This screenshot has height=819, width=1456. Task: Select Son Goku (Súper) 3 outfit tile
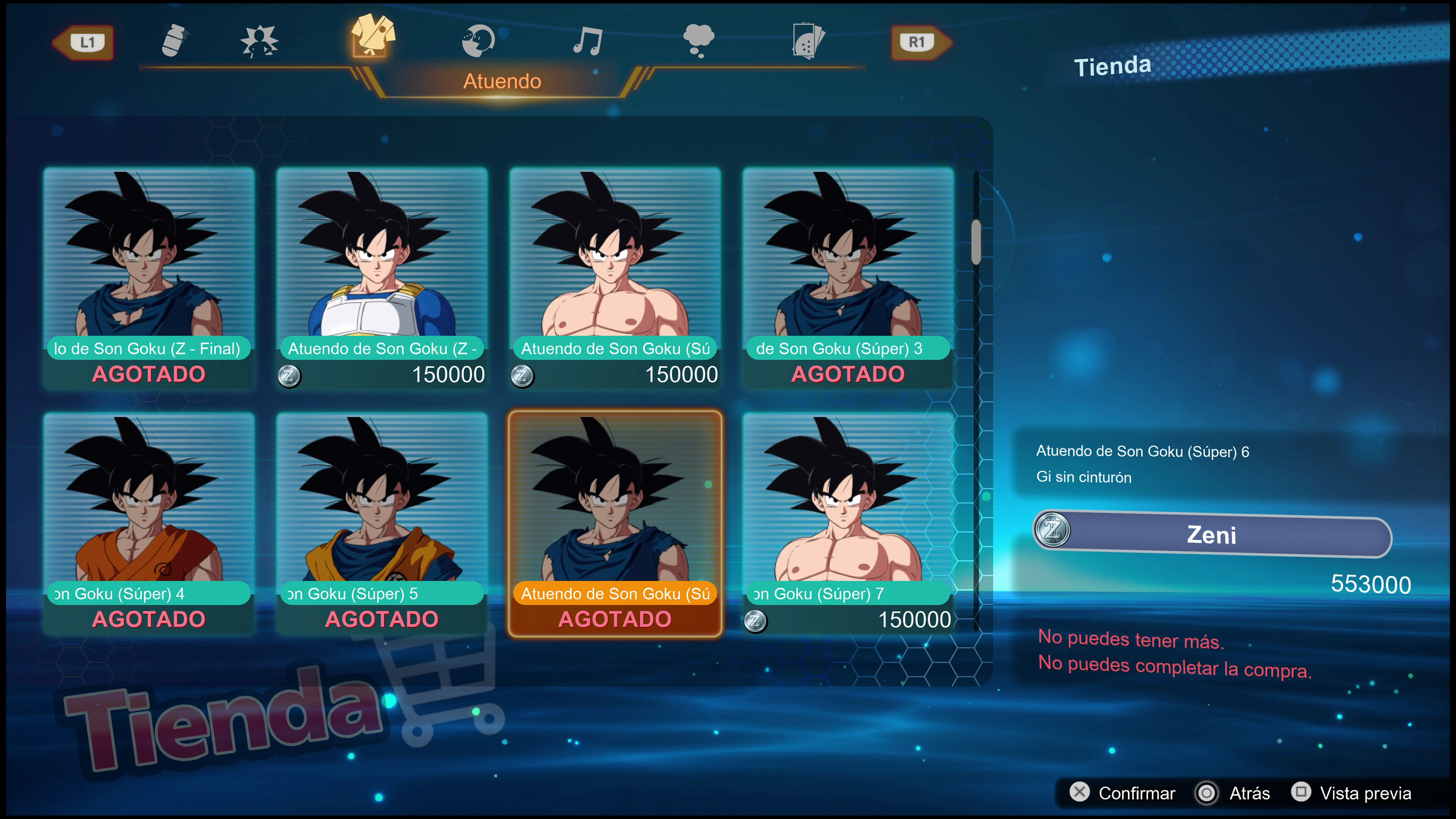click(848, 277)
